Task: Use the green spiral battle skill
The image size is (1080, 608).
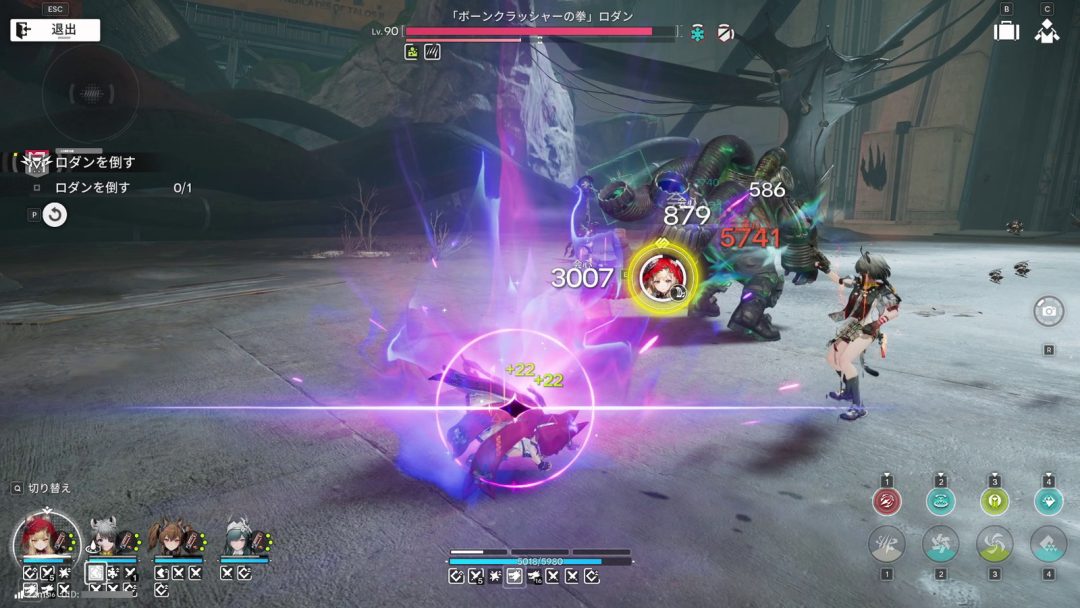Action: [x=994, y=544]
